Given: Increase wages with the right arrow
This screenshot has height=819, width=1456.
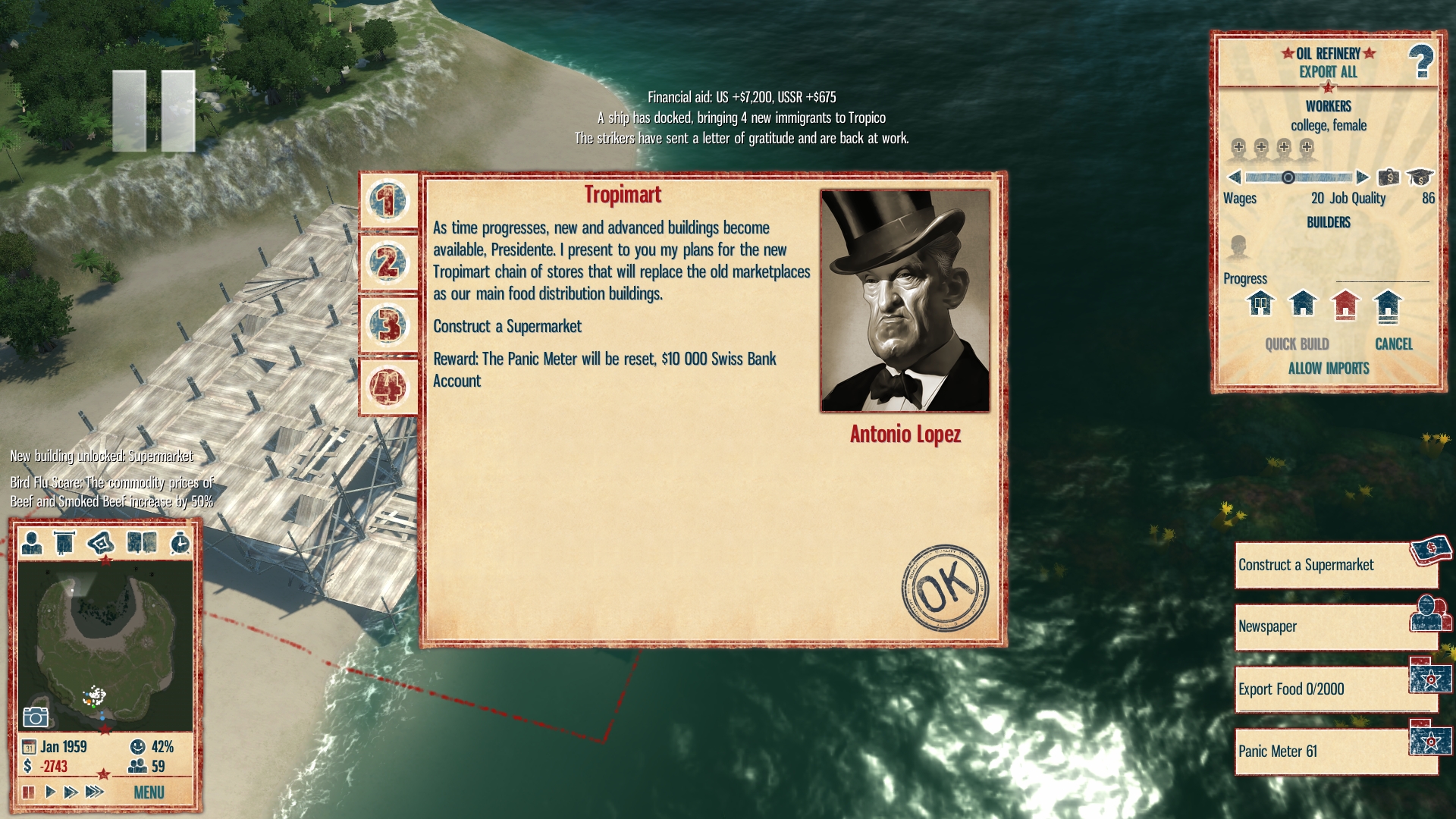Looking at the screenshot, I should tap(1362, 177).
